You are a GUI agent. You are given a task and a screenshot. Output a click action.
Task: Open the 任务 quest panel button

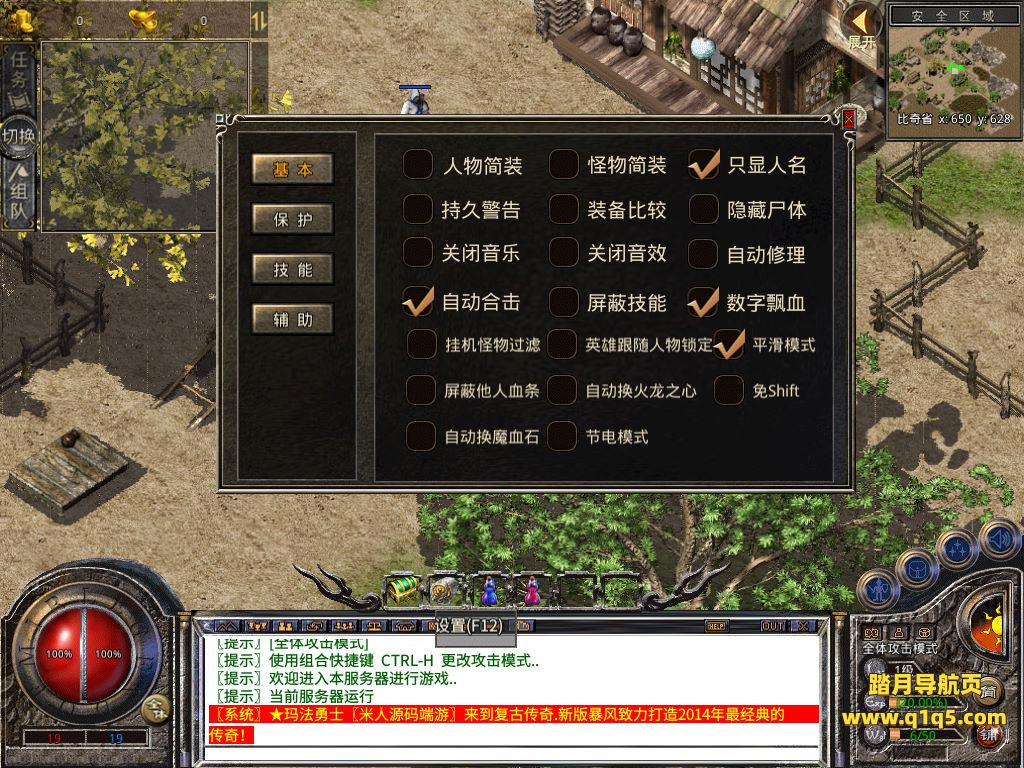pos(20,70)
